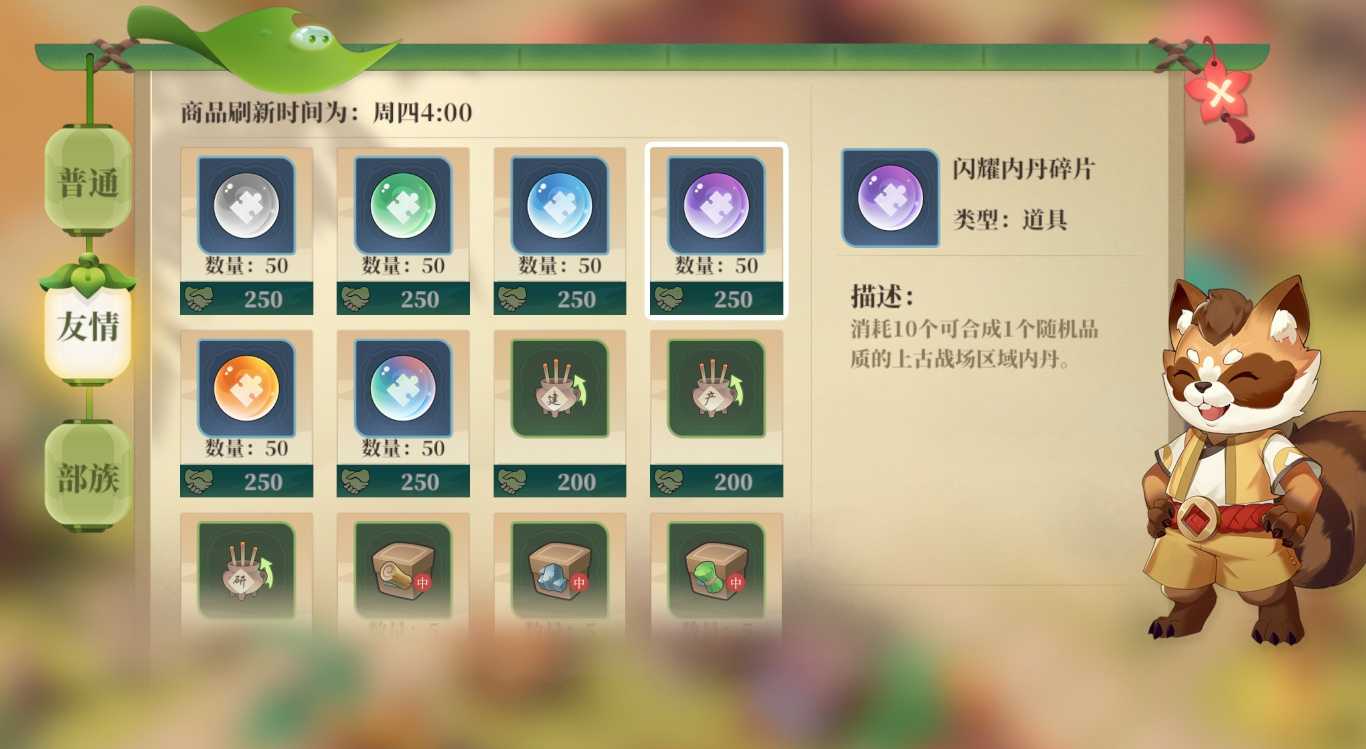Screen dimensions: 1366x749
Task: Click the incense pot icon labeled 研
Action: [246, 570]
